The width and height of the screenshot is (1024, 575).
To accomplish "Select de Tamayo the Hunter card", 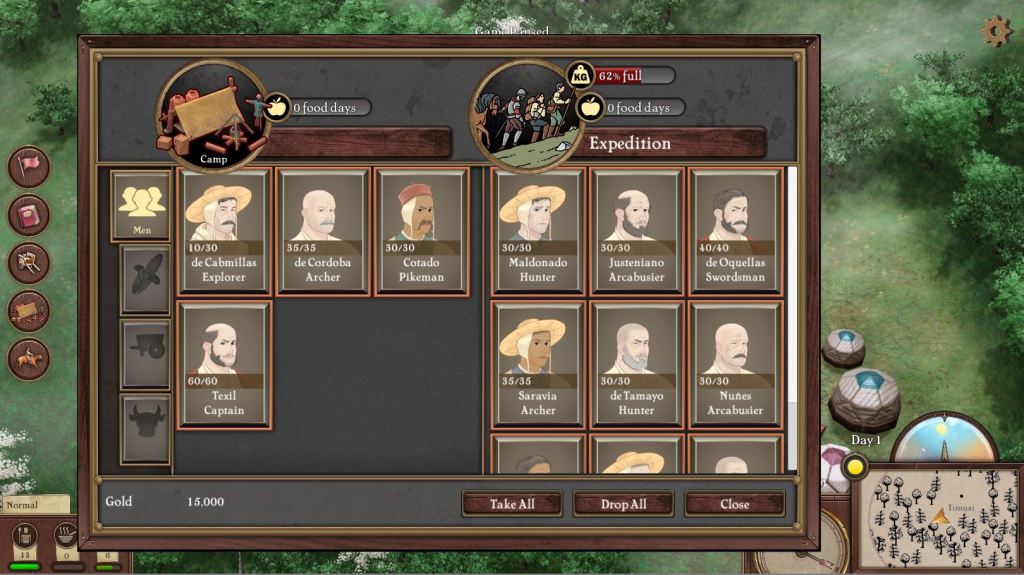I will pyautogui.click(x=636, y=365).
